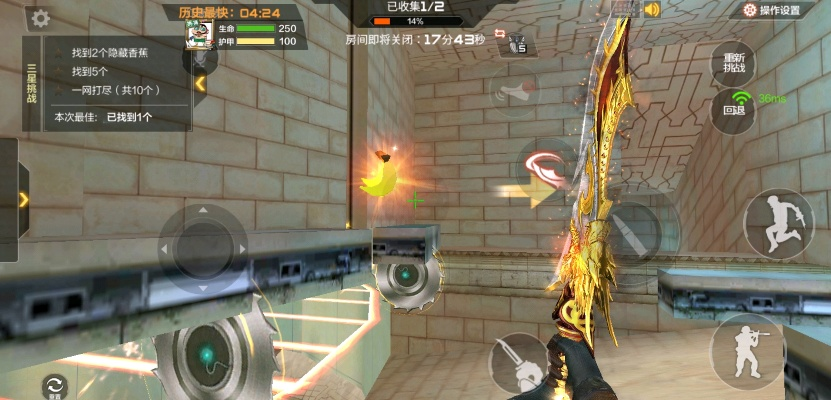Tap the refresh icon in the bottom corner
The width and height of the screenshot is (831, 400).
[54, 385]
